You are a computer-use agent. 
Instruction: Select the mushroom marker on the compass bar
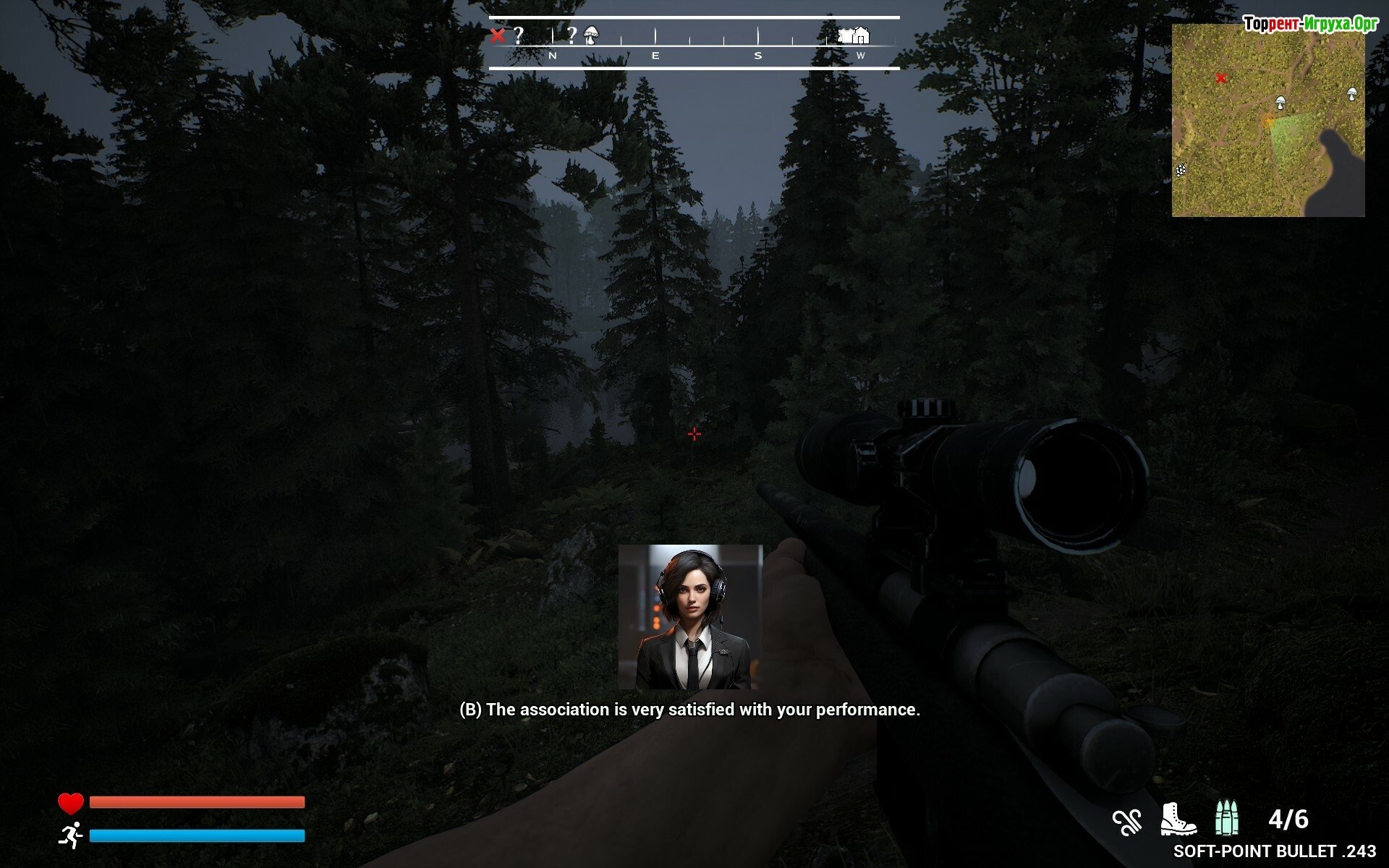tap(591, 35)
